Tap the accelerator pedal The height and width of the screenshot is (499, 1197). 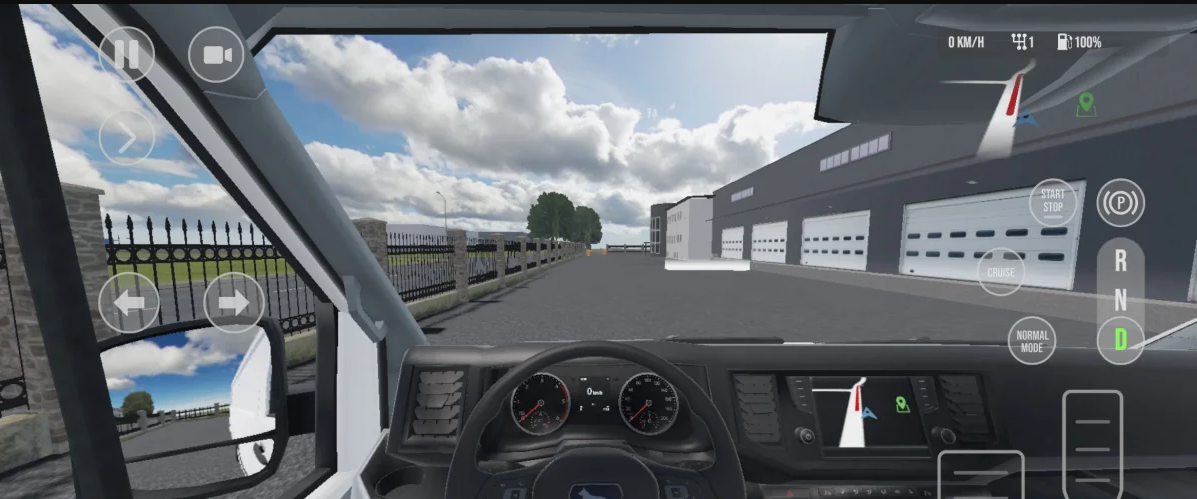point(1092,442)
